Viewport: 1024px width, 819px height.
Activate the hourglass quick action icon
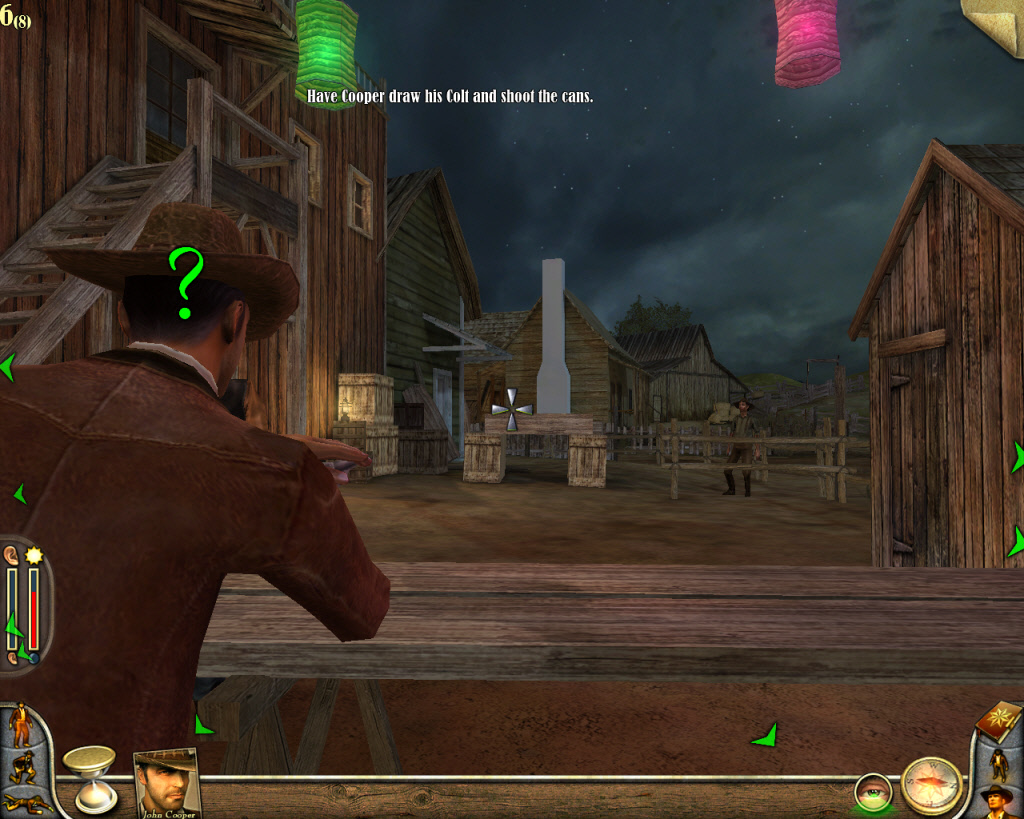point(89,777)
